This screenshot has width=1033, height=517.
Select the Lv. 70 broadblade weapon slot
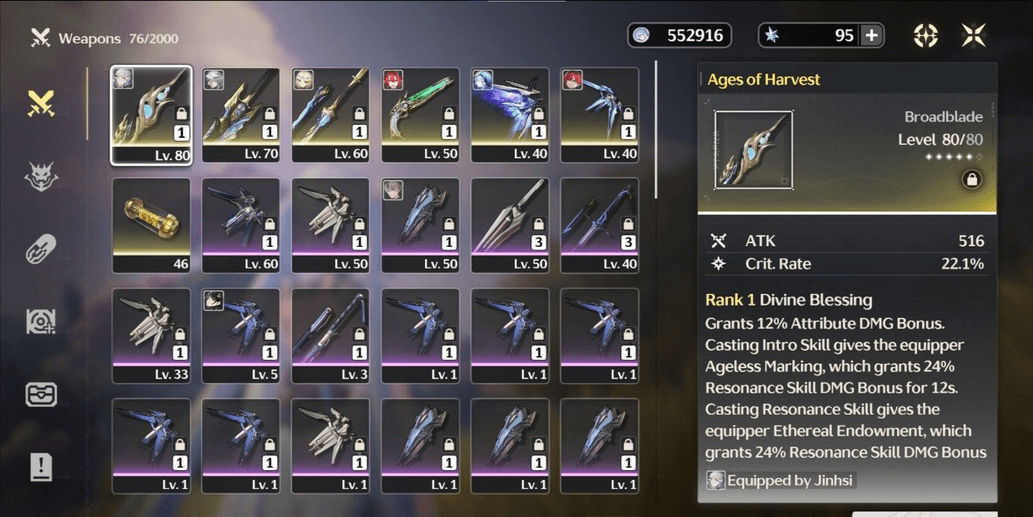pyautogui.click(x=241, y=114)
